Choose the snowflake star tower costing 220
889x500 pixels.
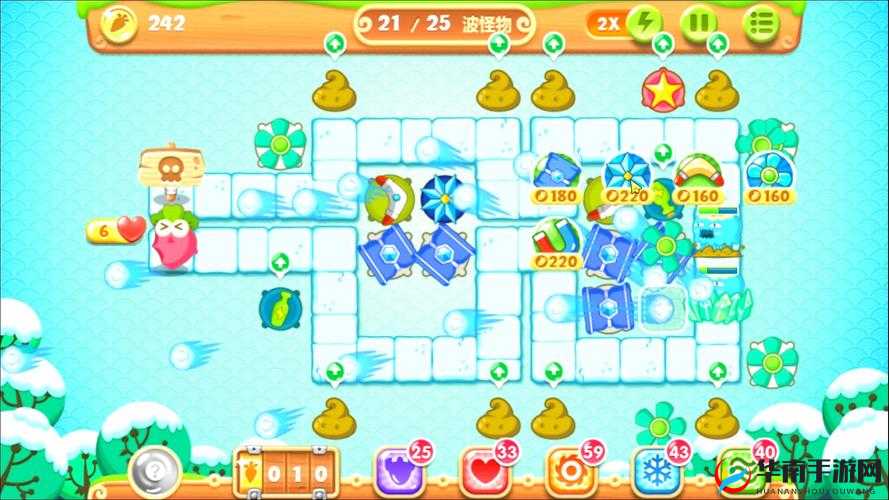(627, 174)
